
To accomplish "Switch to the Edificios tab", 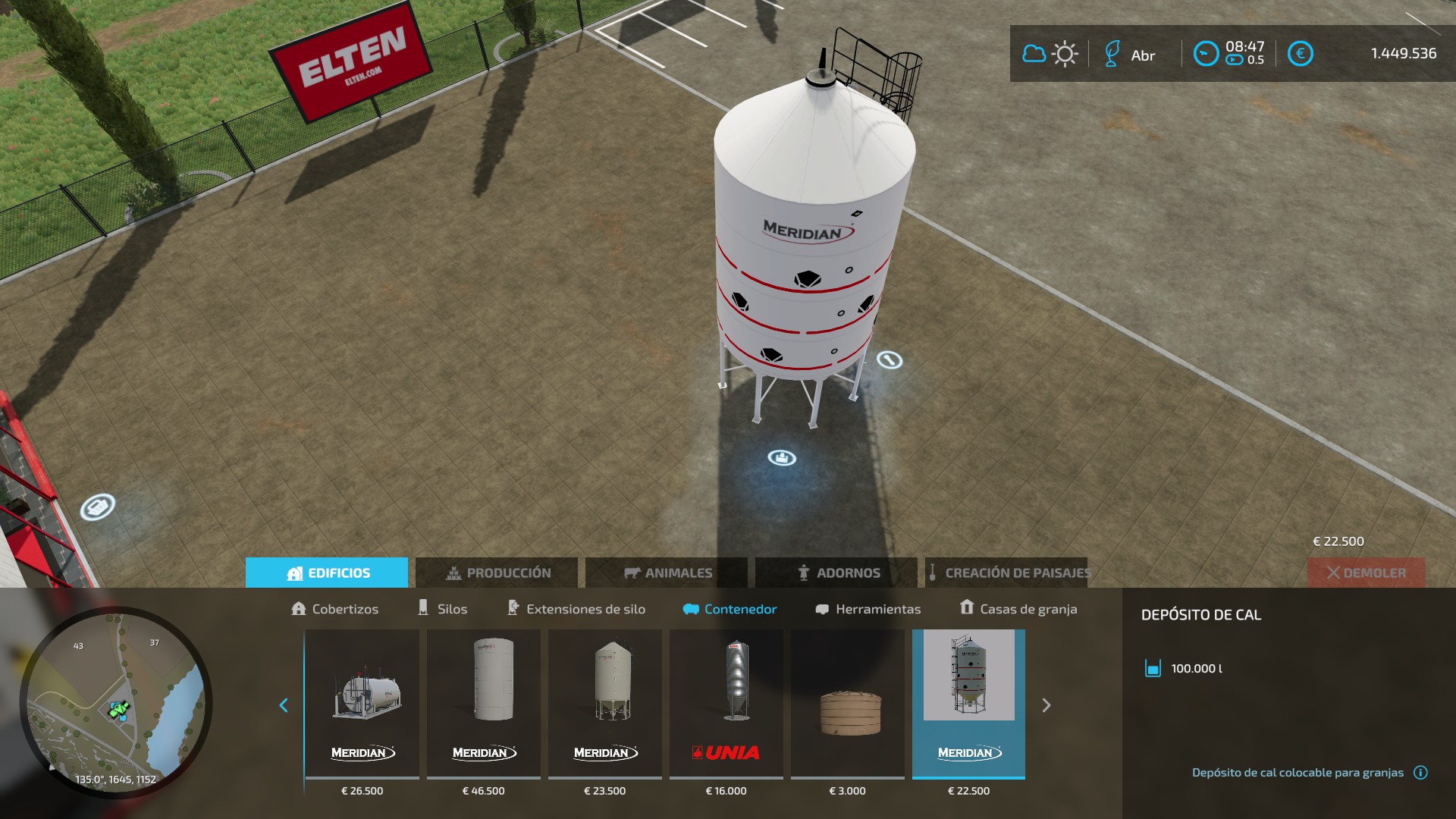I will pos(327,573).
